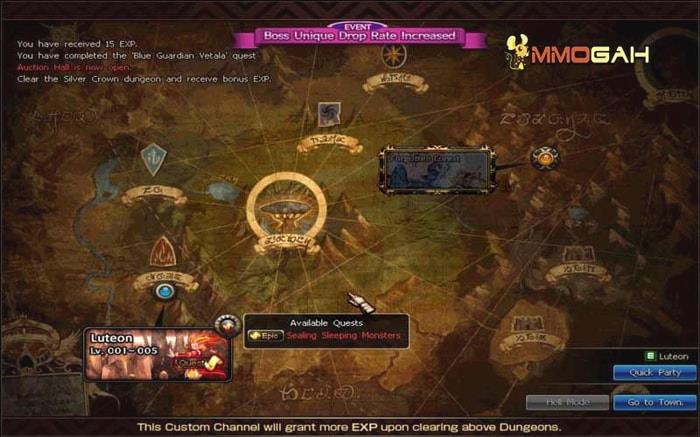Select the Luteon Lv. 001~005 dungeon card
This screenshot has height=437, width=700.
[x=157, y=356]
